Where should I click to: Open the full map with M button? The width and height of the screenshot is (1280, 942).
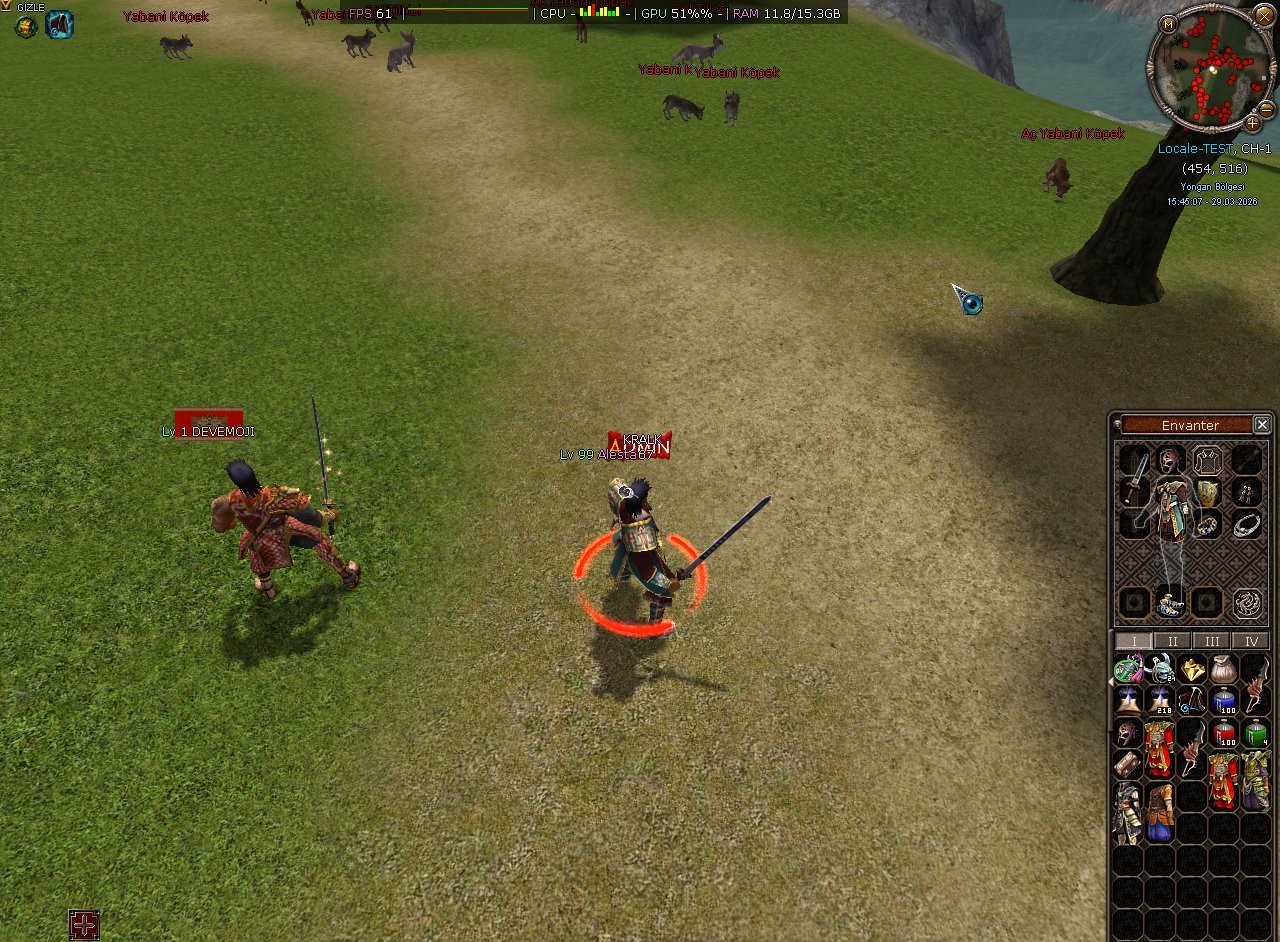pos(1168,23)
